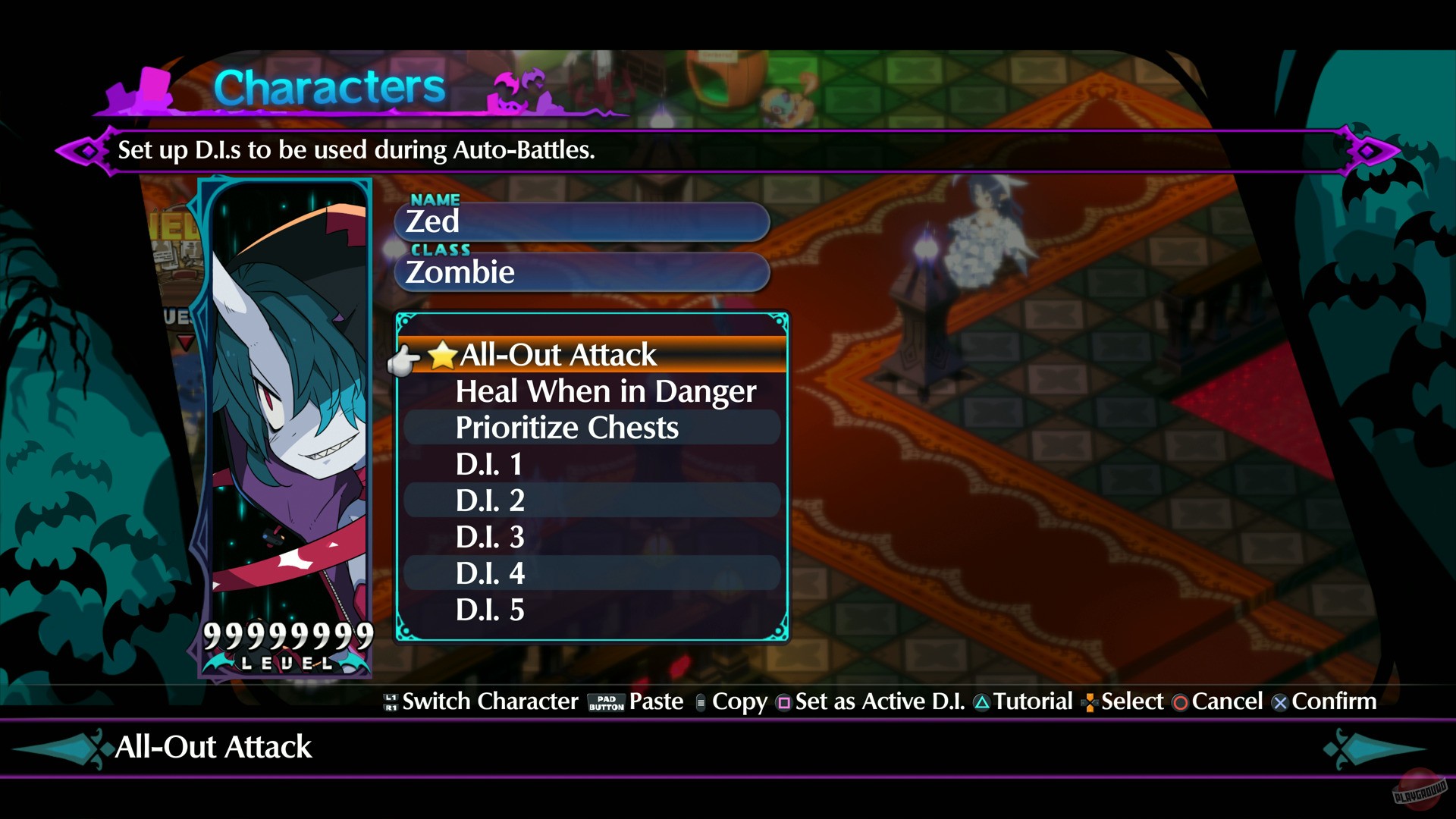Select Heal When in Danger
The width and height of the screenshot is (1456, 819).
point(604,391)
